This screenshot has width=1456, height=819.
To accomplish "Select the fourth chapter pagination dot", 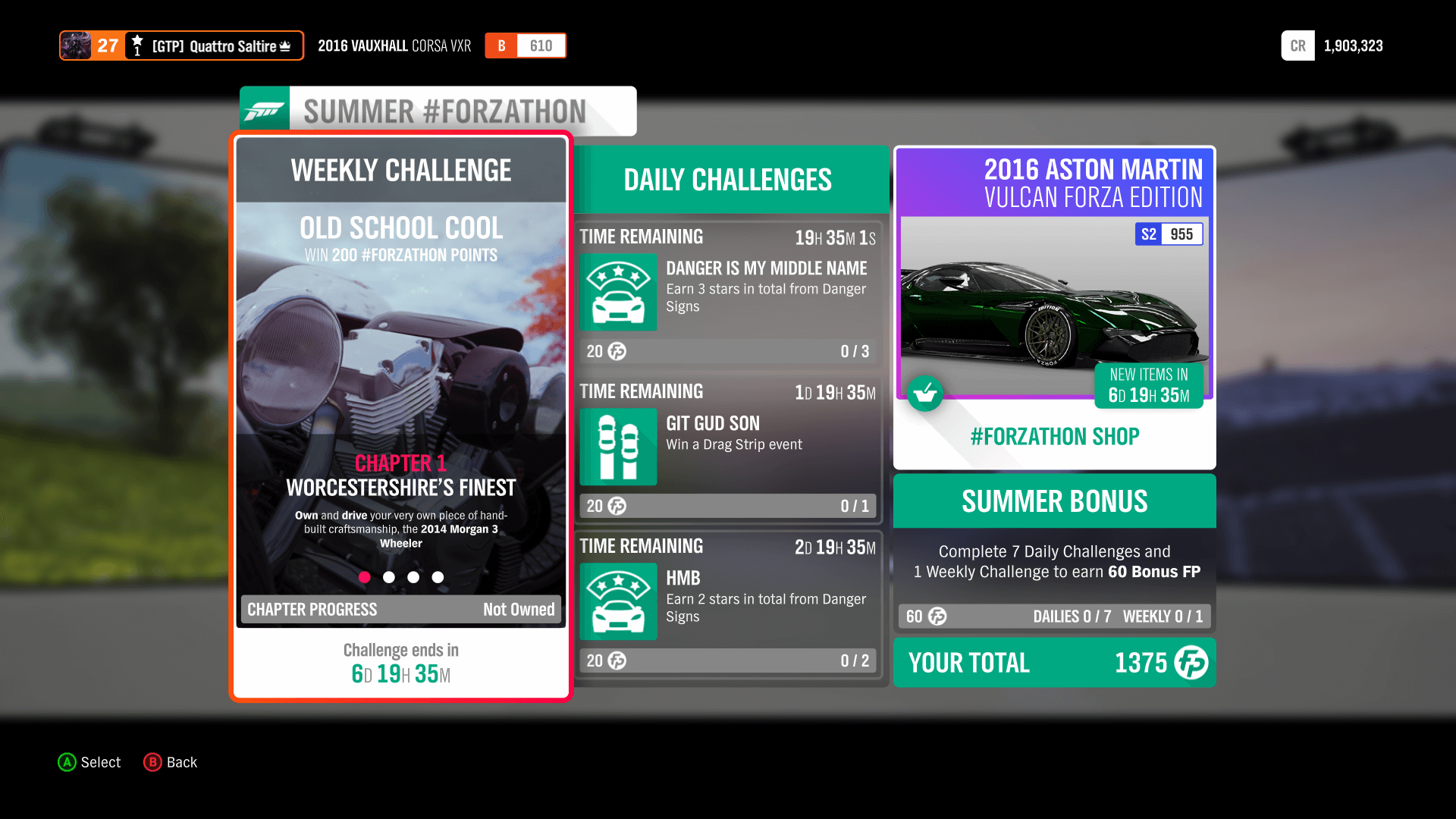I will point(438,577).
